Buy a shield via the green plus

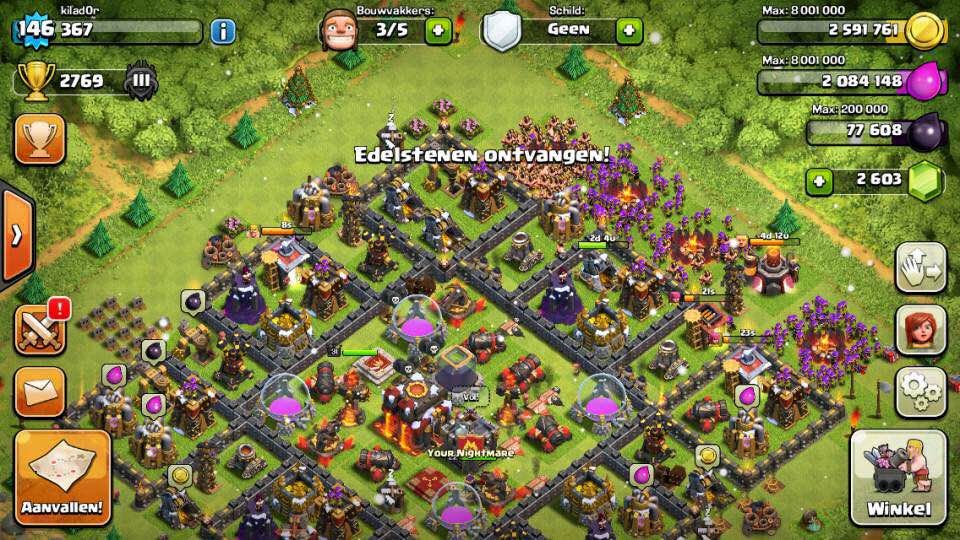pyautogui.click(x=628, y=30)
